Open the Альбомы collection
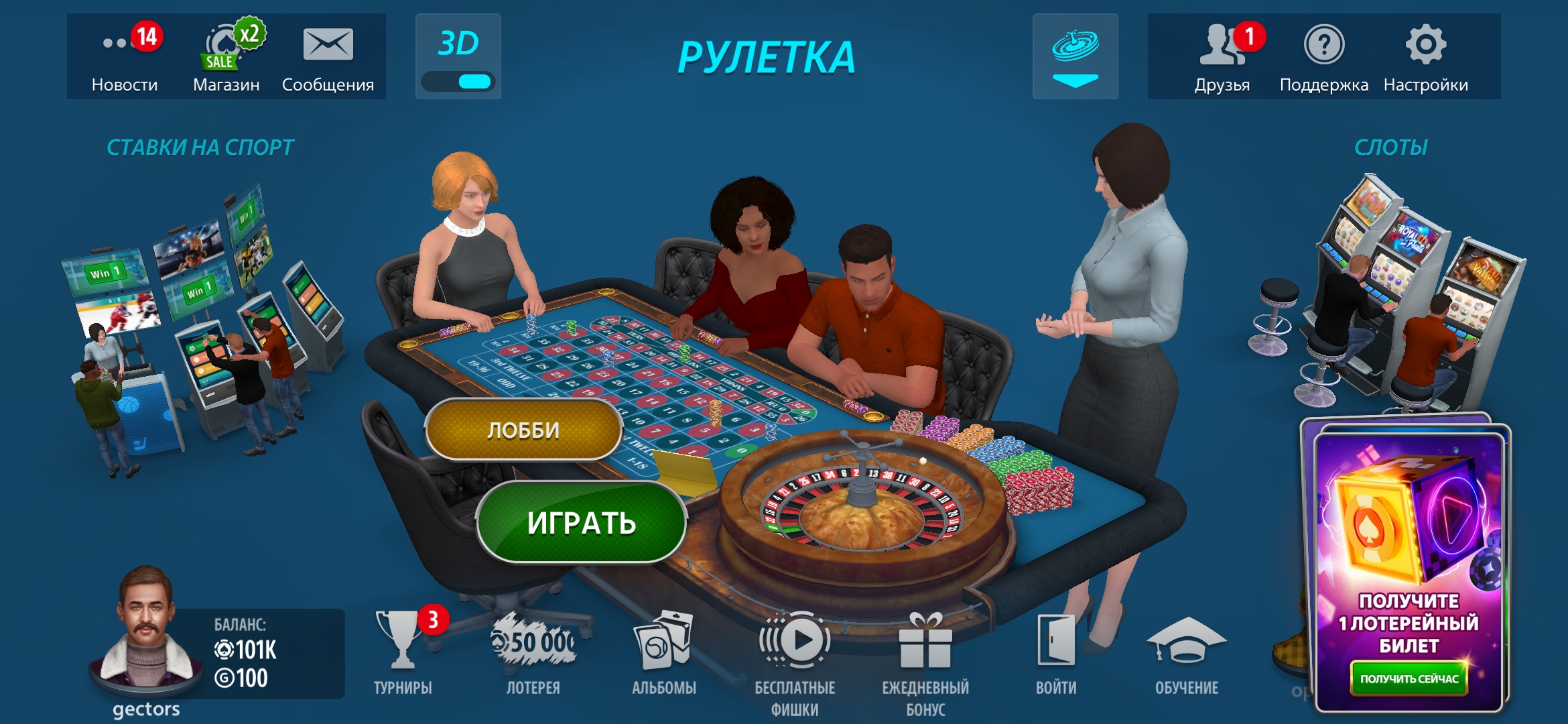 [x=663, y=640]
